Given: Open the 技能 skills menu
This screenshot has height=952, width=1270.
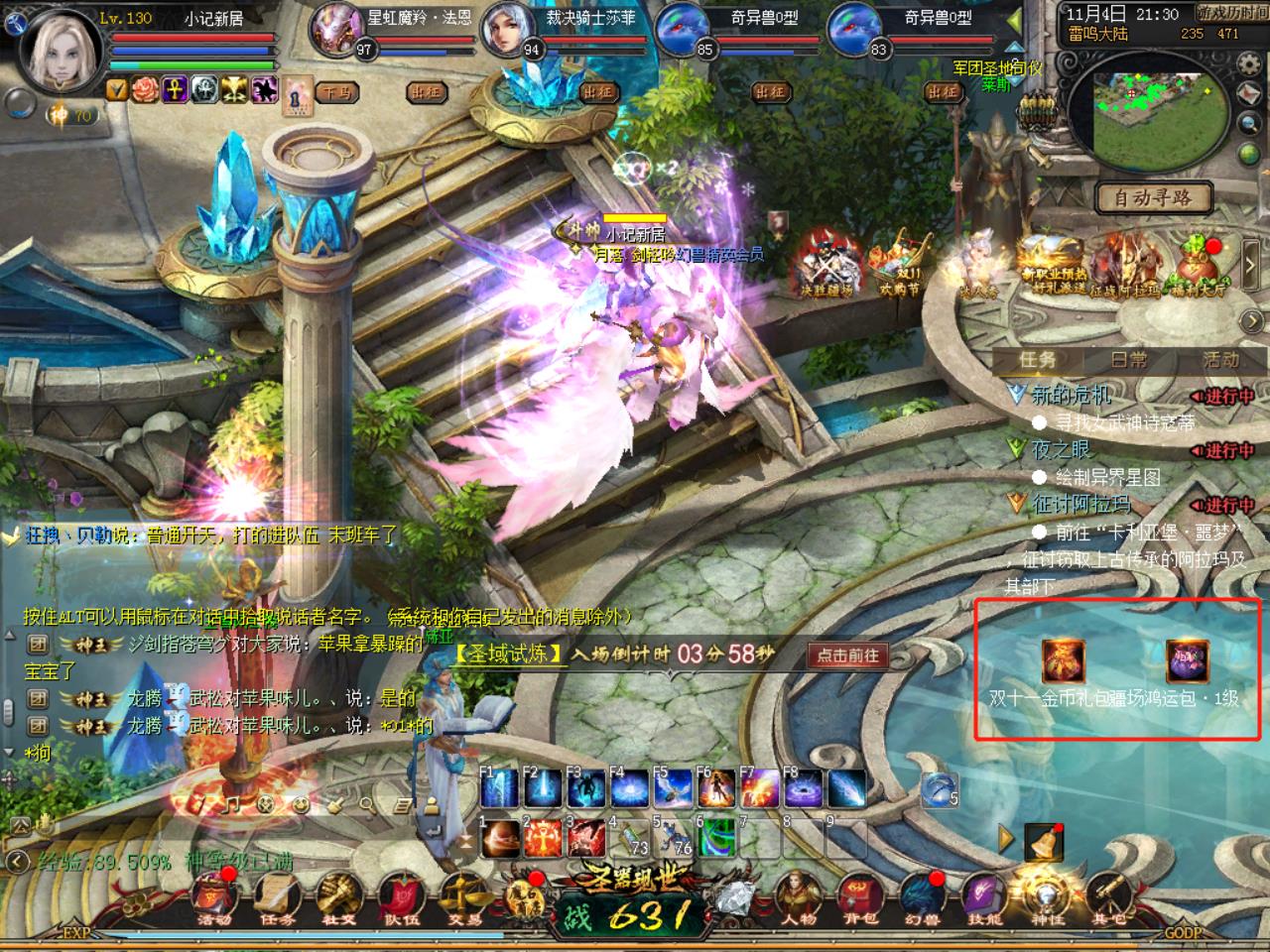Looking at the screenshot, I should (x=983, y=897).
